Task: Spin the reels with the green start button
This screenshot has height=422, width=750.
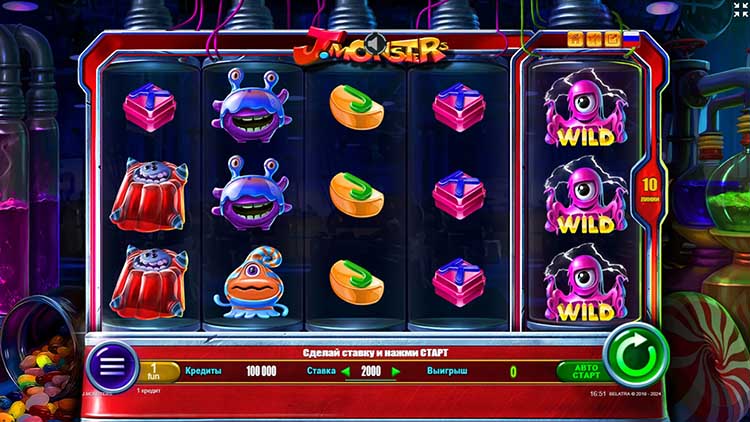Action: click(x=636, y=355)
